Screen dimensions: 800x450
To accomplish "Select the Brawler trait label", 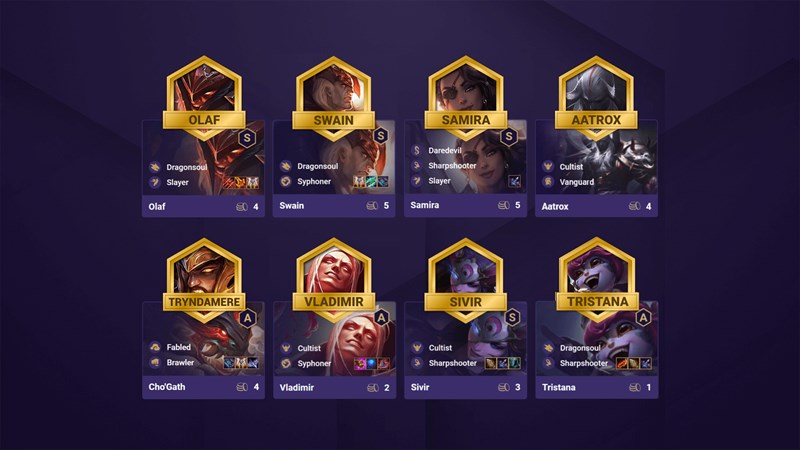I will (180, 362).
